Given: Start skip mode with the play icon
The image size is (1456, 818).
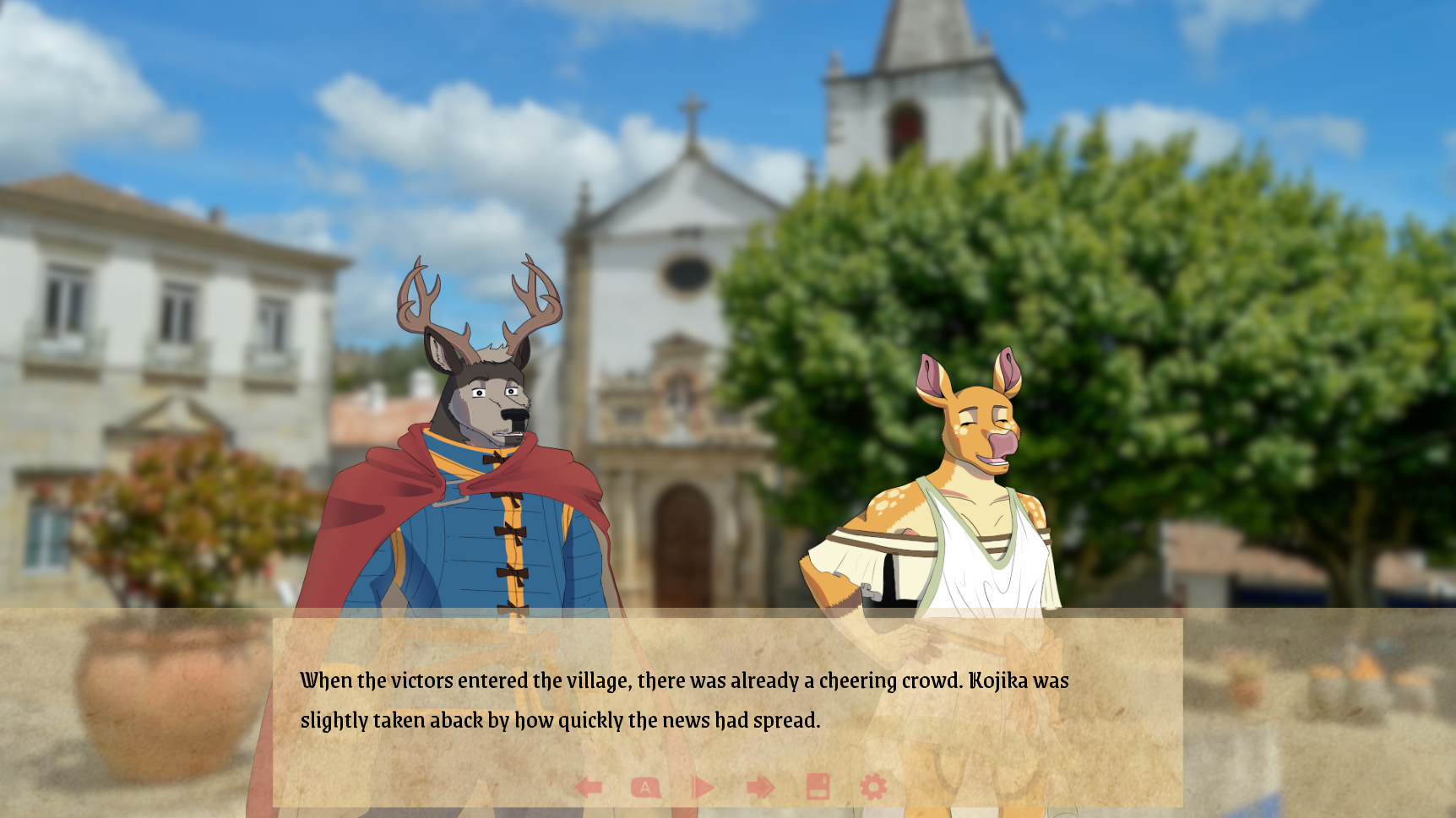Looking at the screenshot, I should [x=701, y=786].
